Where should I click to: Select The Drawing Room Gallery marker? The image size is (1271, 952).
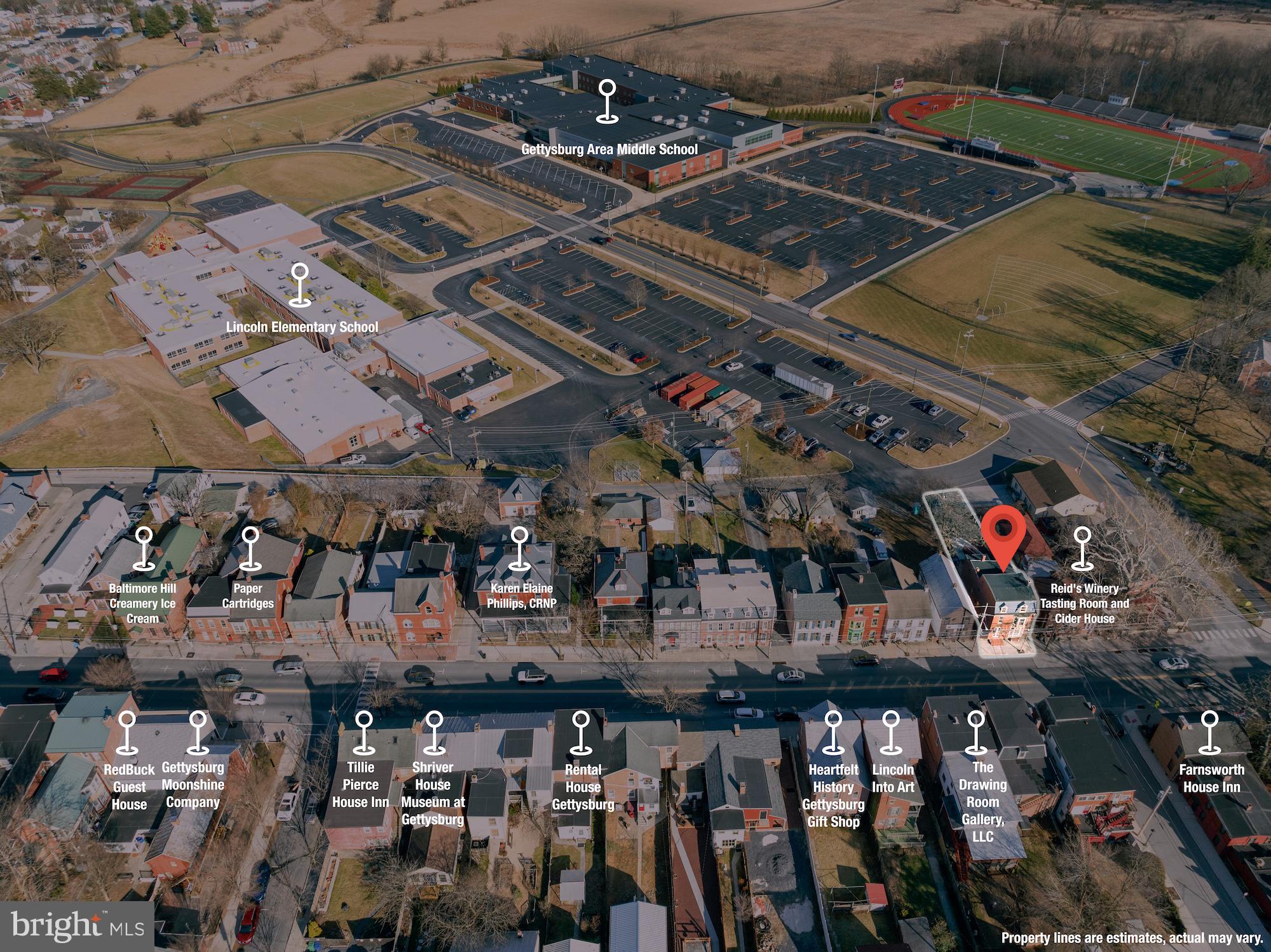pos(976,732)
